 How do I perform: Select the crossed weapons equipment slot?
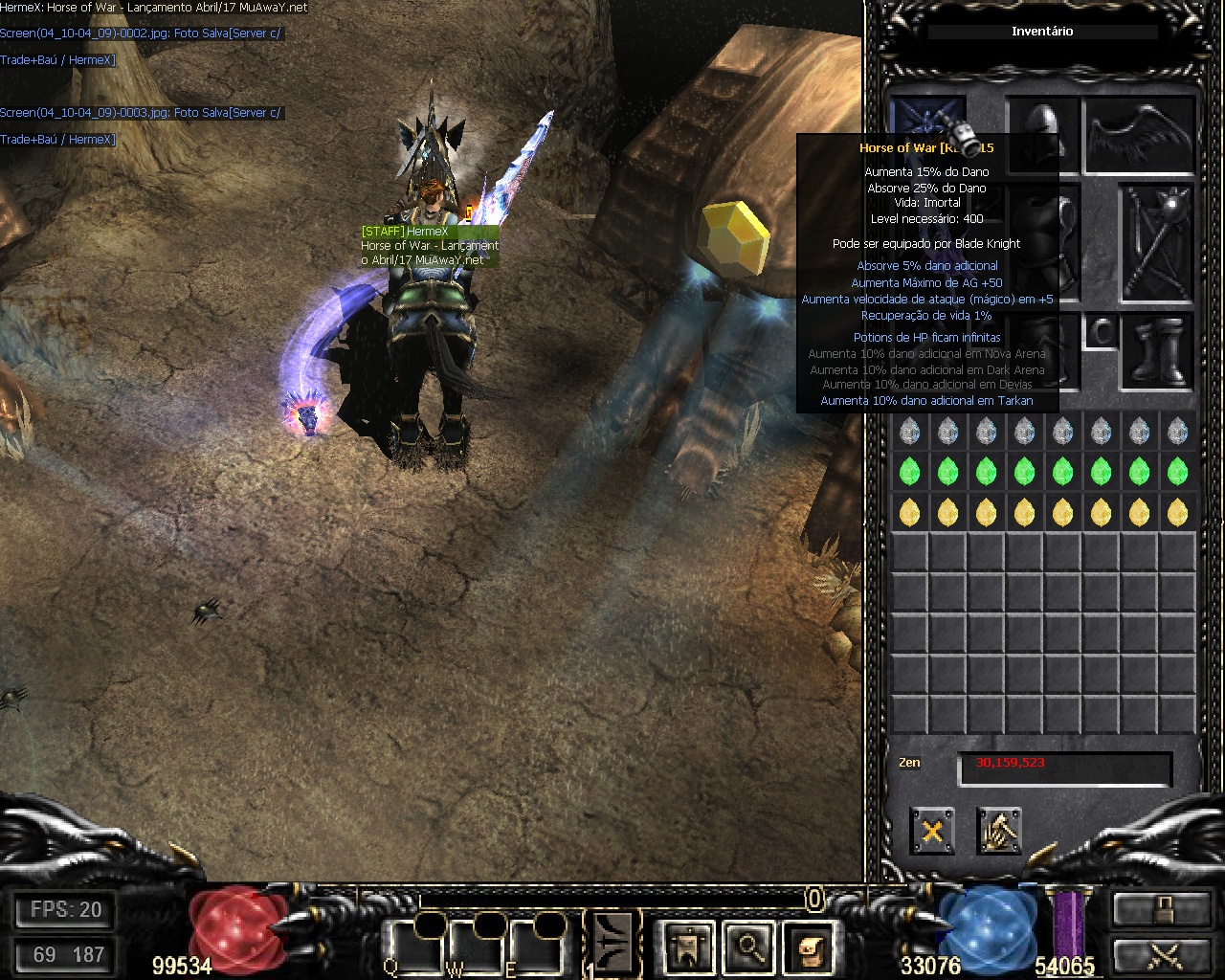[1158, 241]
